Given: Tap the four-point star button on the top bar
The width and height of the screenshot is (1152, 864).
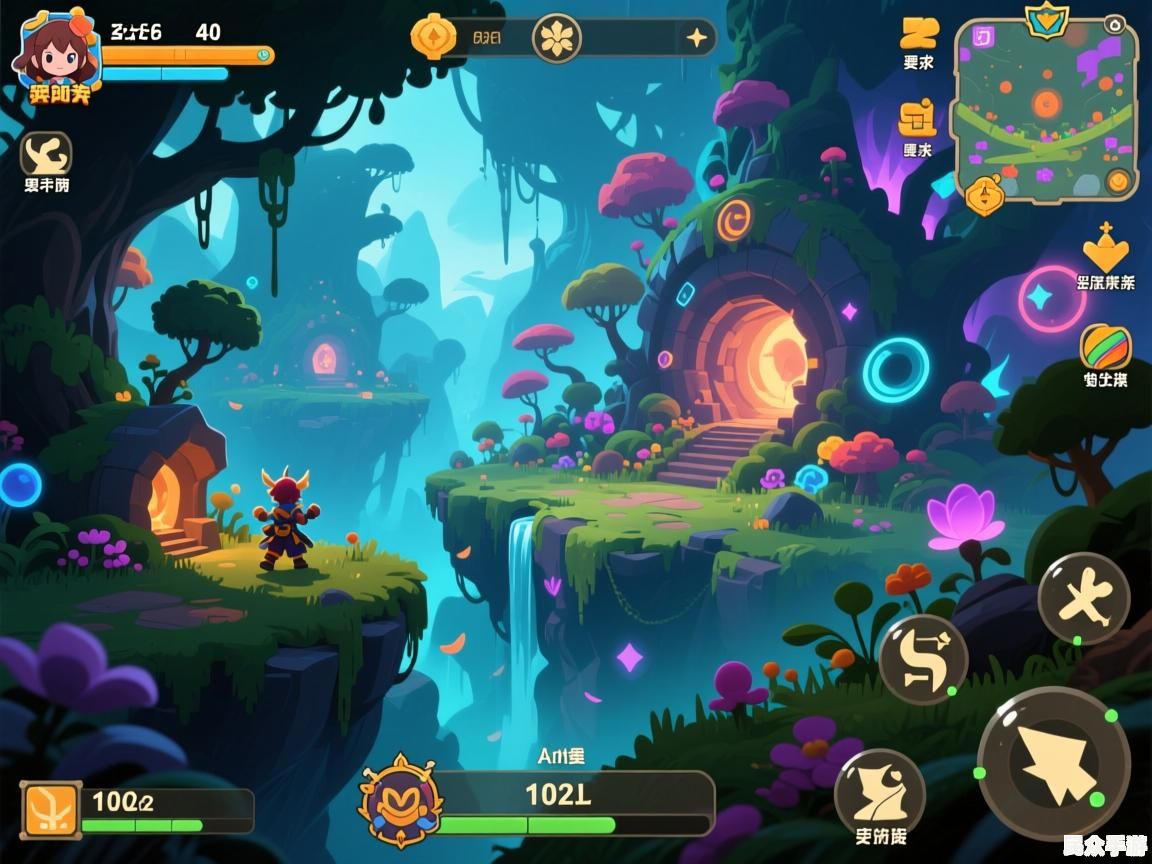Looking at the screenshot, I should (696, 39).
